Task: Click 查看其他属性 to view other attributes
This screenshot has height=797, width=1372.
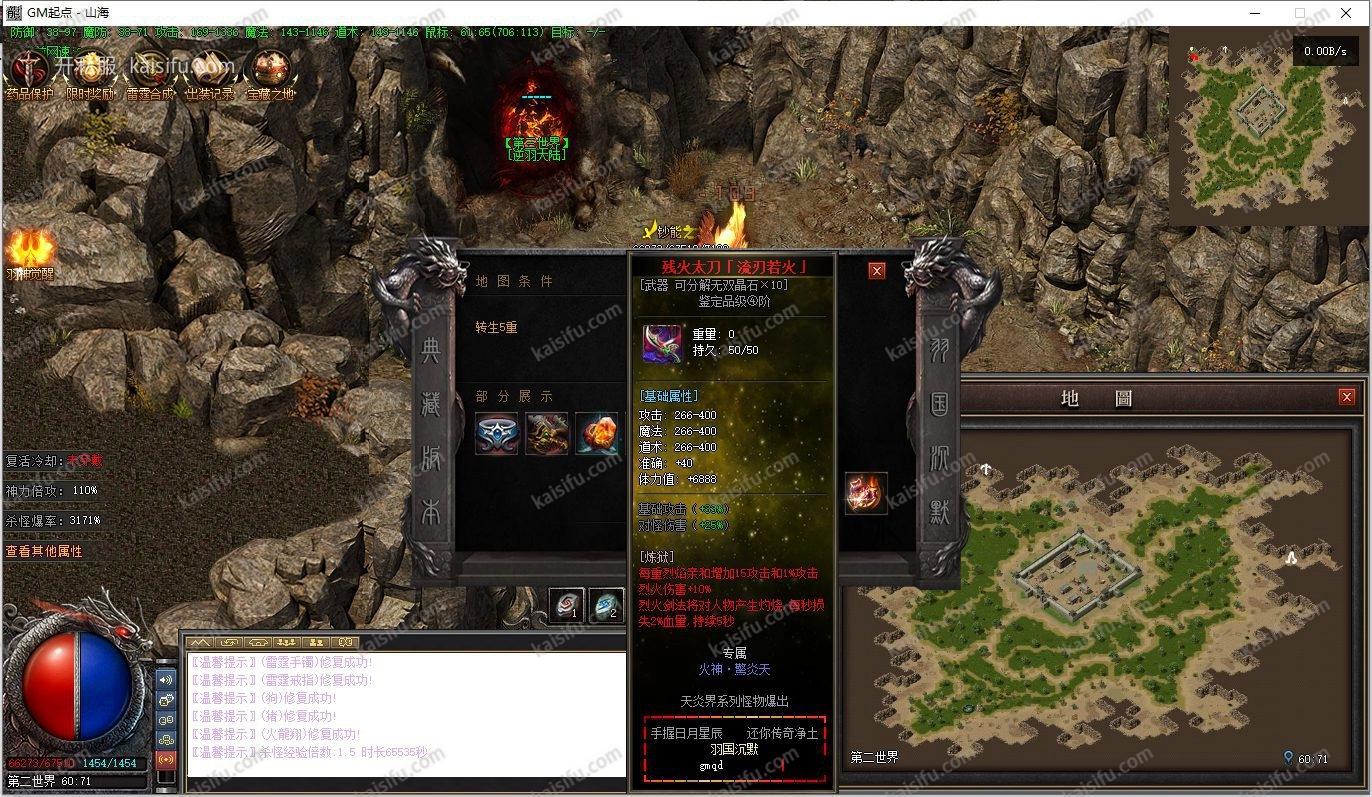Action: click(x=44, y=551)
